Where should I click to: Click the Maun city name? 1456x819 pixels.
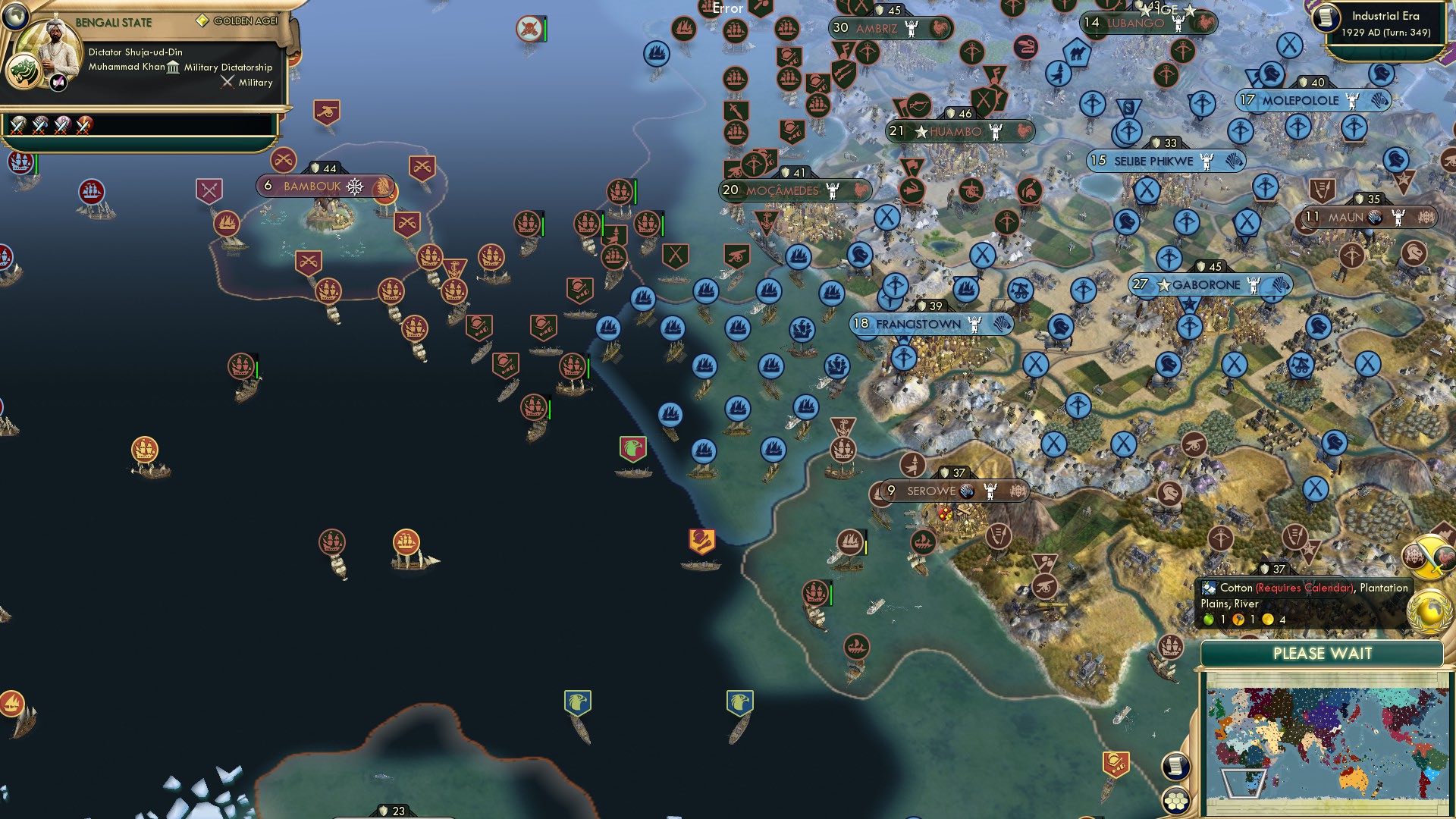coord(1346,218)
